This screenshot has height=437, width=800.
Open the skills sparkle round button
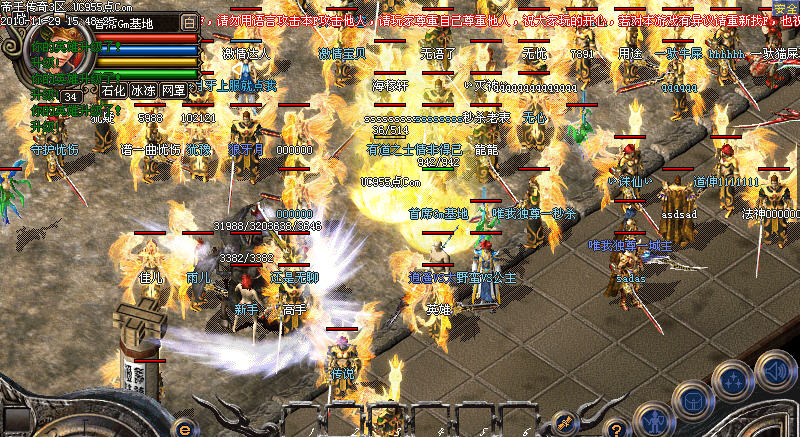(x=735, y=382)
